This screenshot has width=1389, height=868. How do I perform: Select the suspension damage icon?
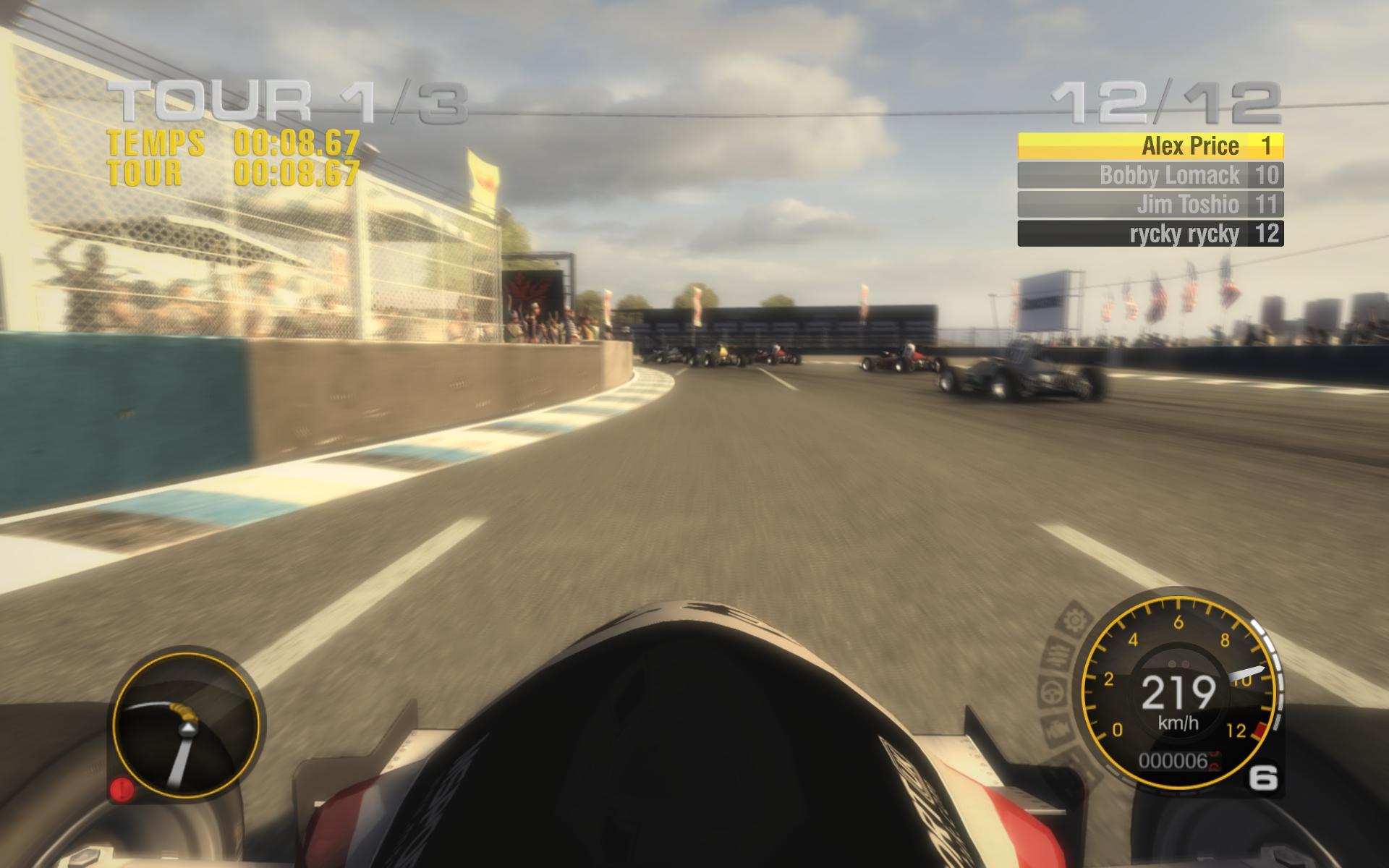click(x=1058, y=652)
